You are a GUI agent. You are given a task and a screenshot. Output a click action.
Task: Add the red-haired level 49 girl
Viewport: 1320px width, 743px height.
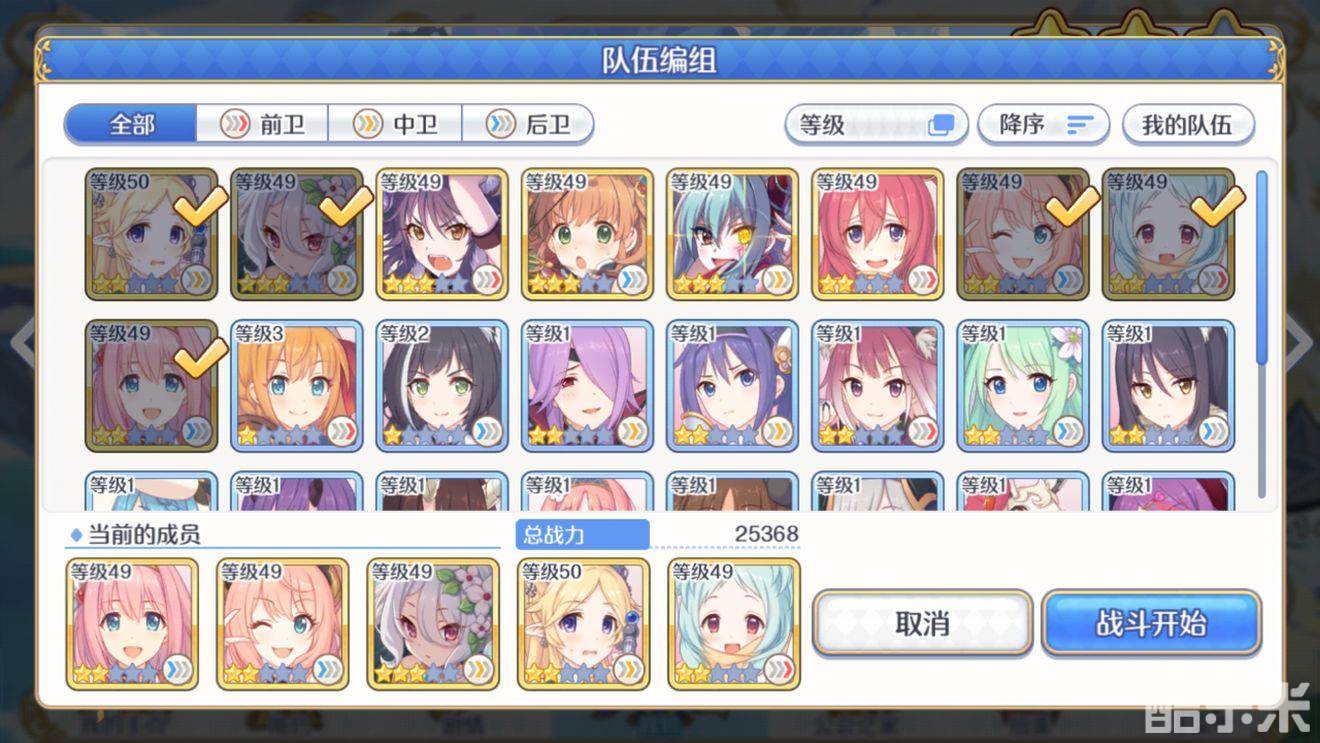[x=877, y=234]
